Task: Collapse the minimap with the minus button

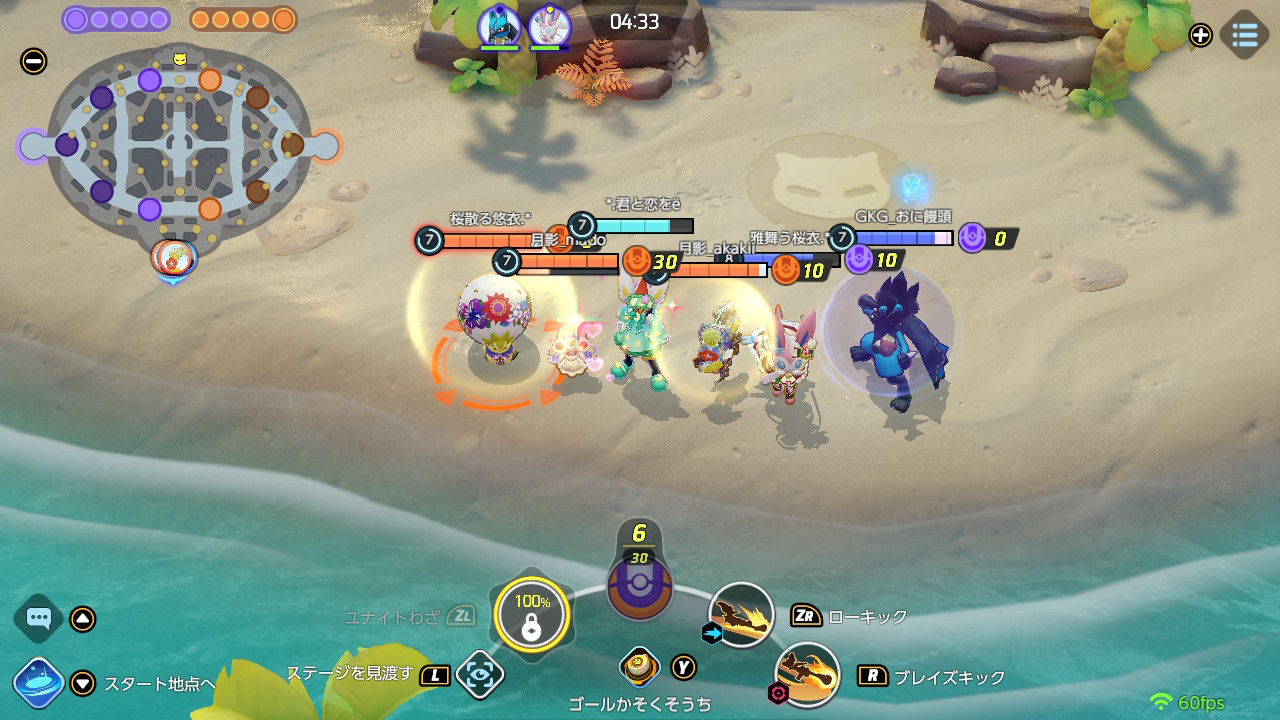Action: point(33,61)
